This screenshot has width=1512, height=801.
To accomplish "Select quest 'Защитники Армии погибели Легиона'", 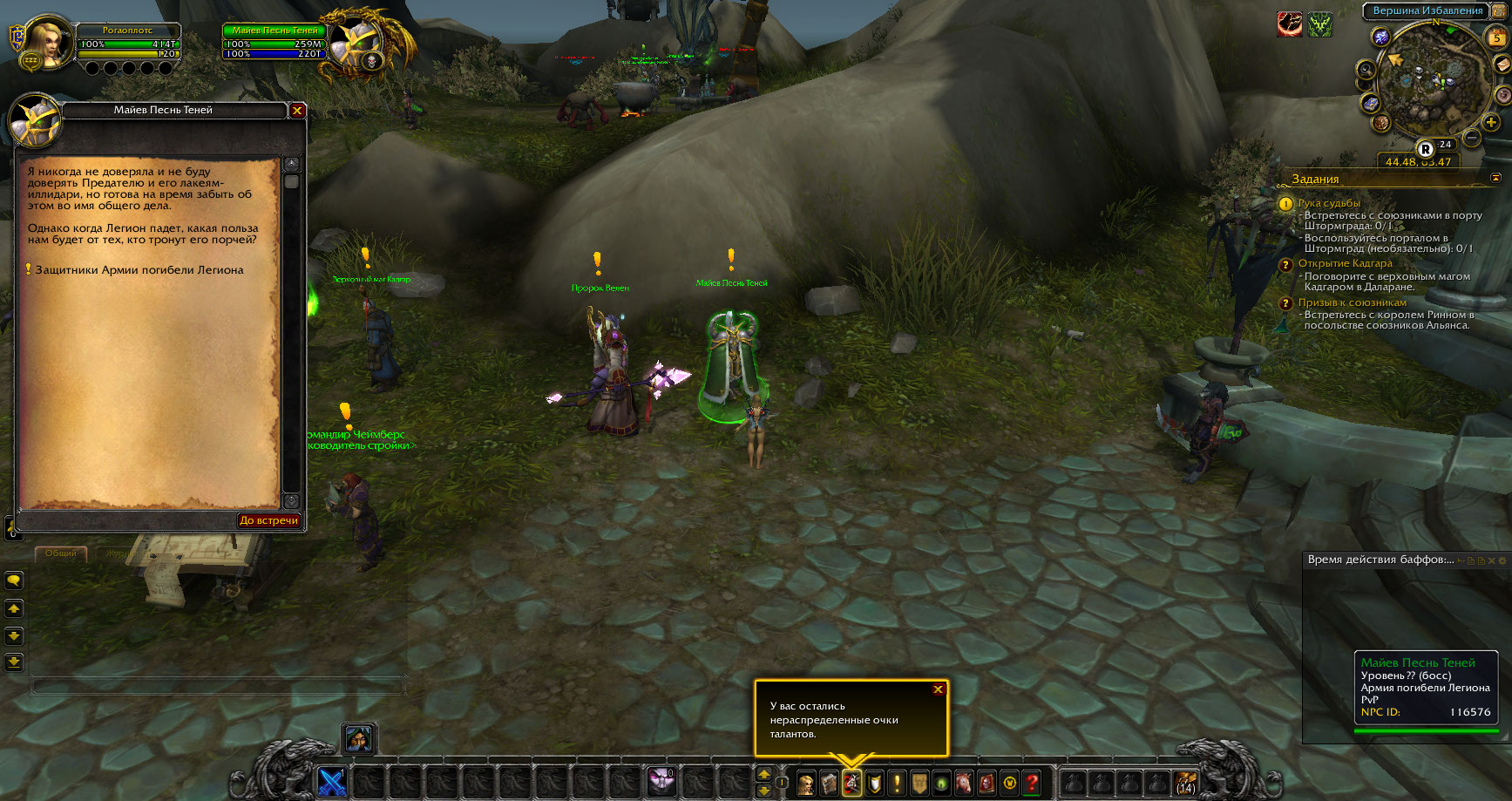I will coord(139,270).
